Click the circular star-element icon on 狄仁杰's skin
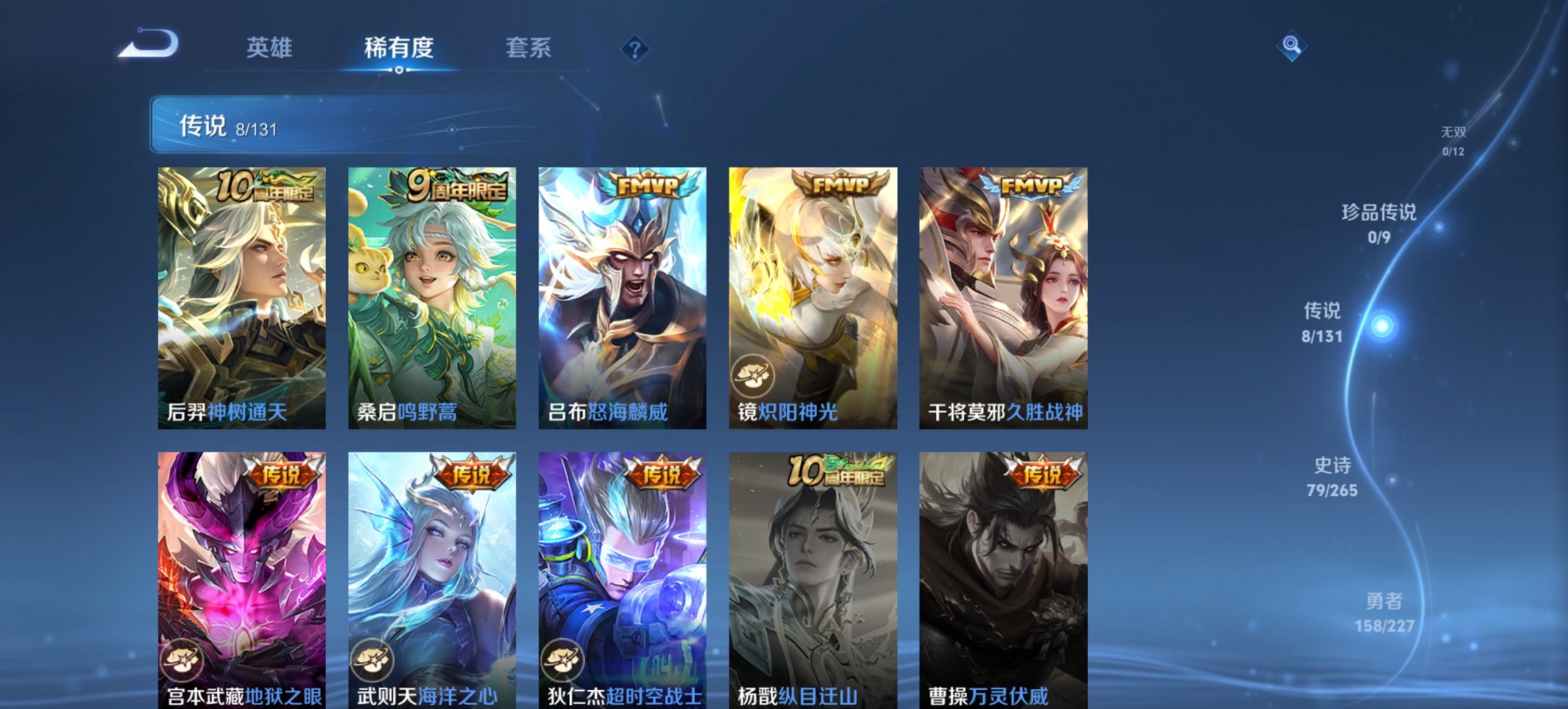 coord(562,660)
